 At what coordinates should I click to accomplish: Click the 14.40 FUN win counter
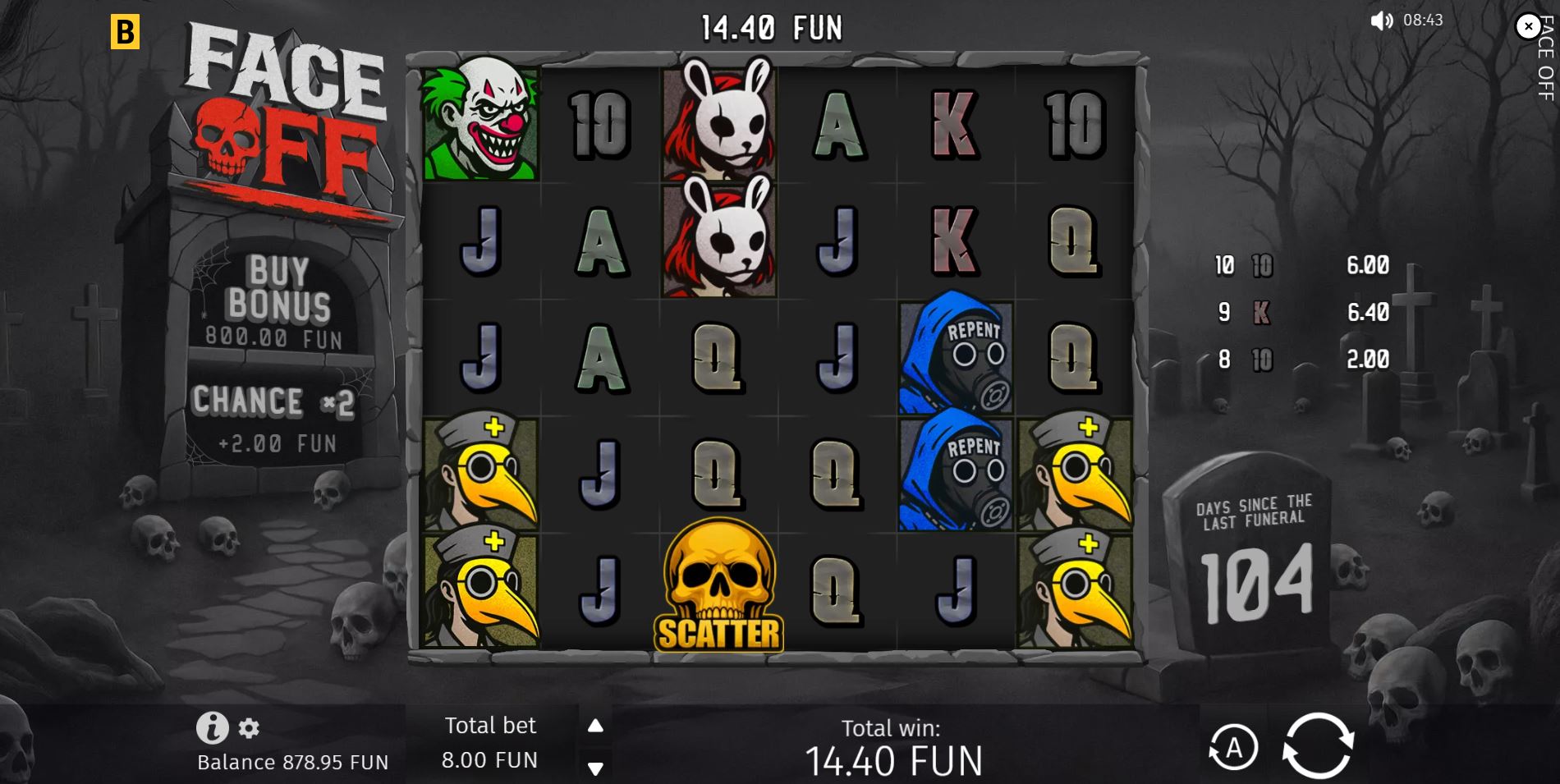coord(770,26)
